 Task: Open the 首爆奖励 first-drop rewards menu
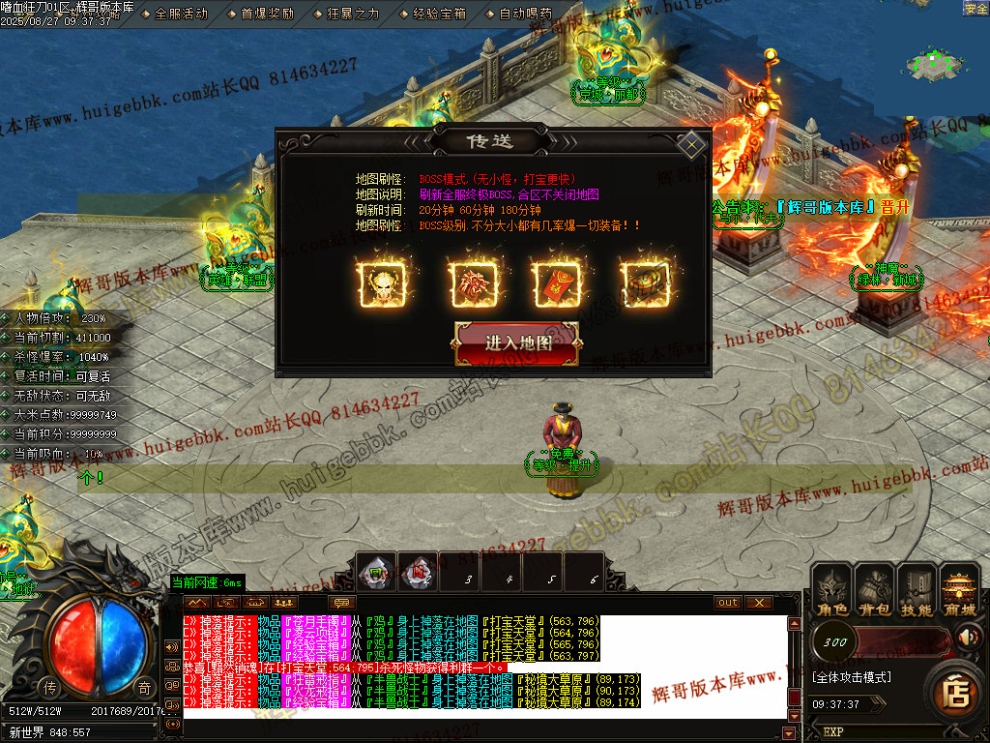(267, 14)
